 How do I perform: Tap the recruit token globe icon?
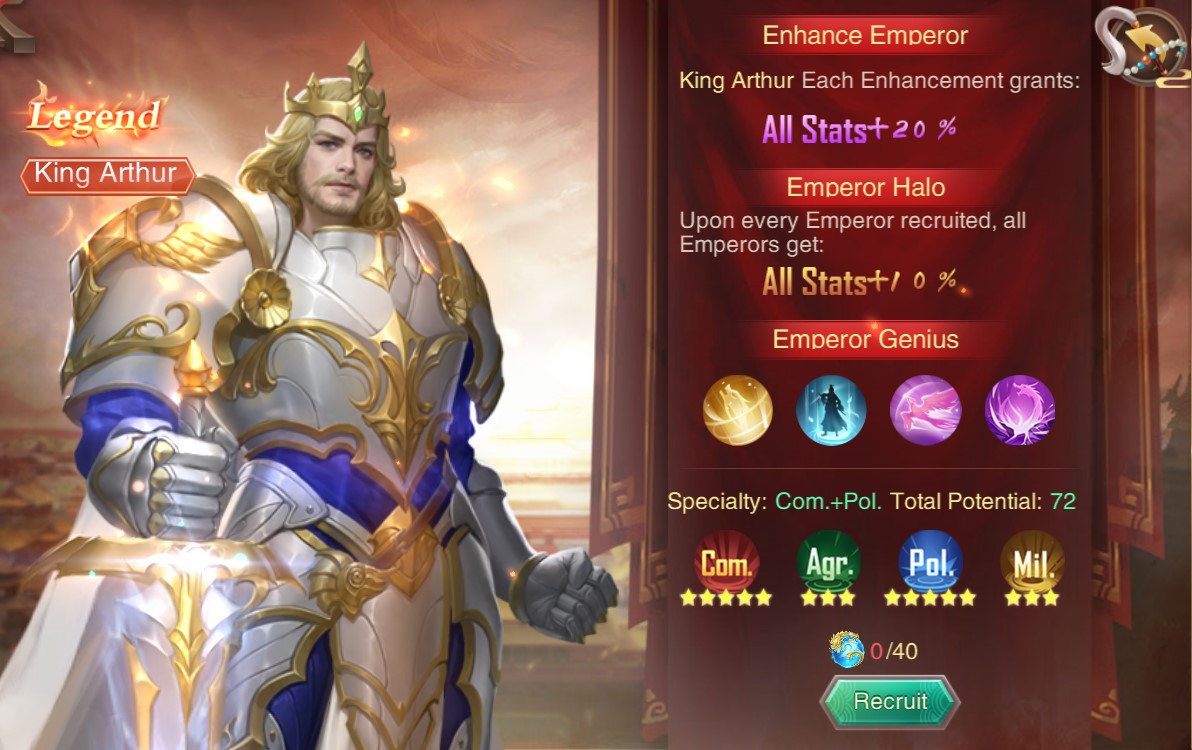[847, 650]
